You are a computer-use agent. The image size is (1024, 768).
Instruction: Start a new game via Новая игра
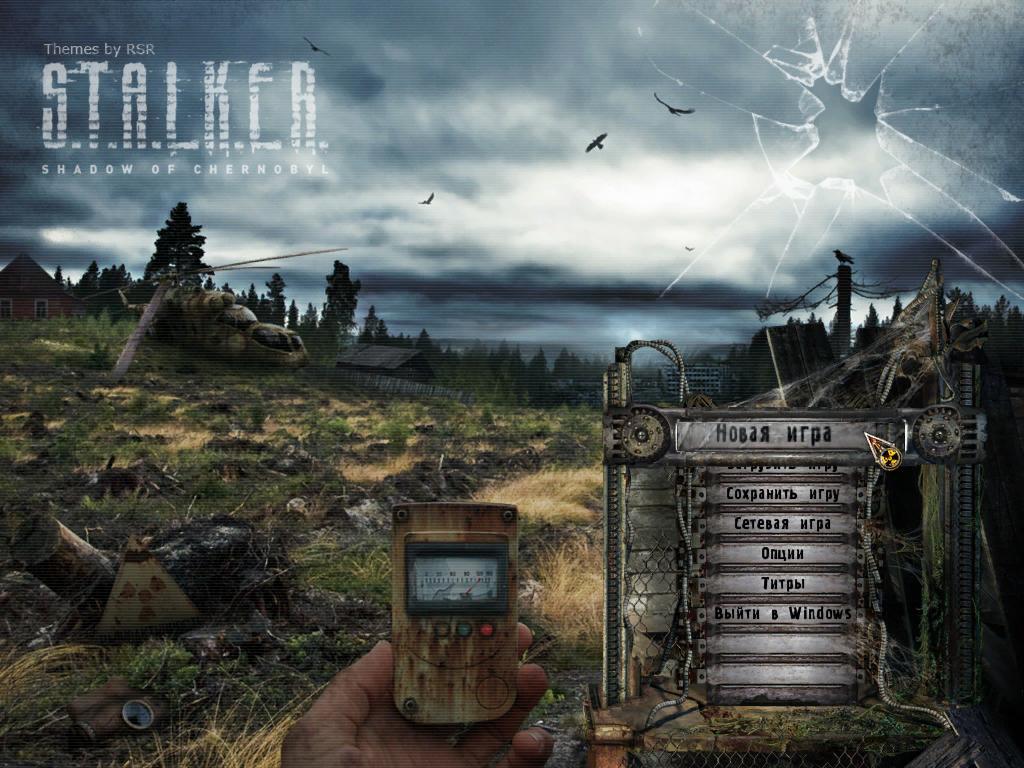(x=770, y=435)
